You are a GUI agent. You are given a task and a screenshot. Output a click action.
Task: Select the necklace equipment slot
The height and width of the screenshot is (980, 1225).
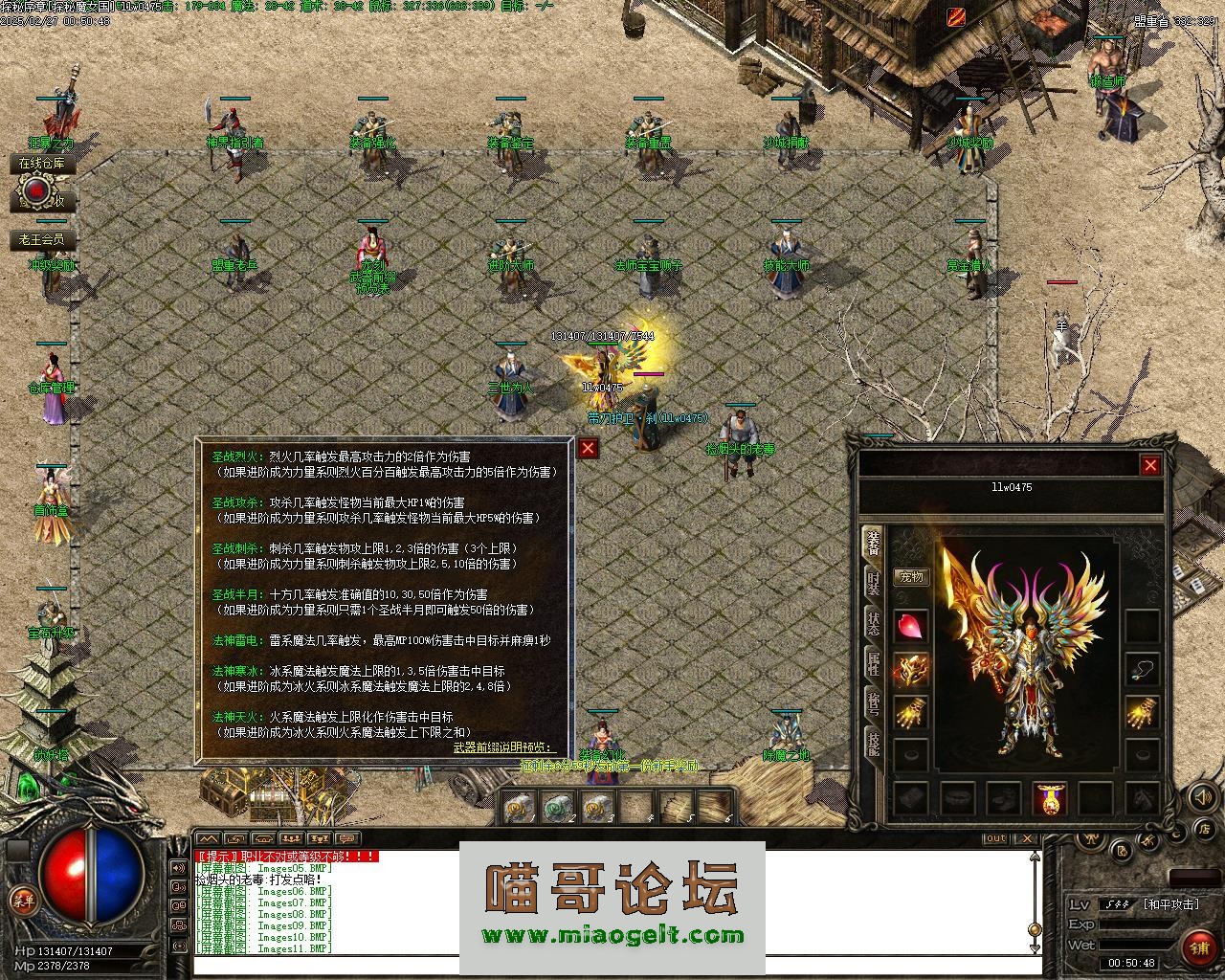point(1141,669)
